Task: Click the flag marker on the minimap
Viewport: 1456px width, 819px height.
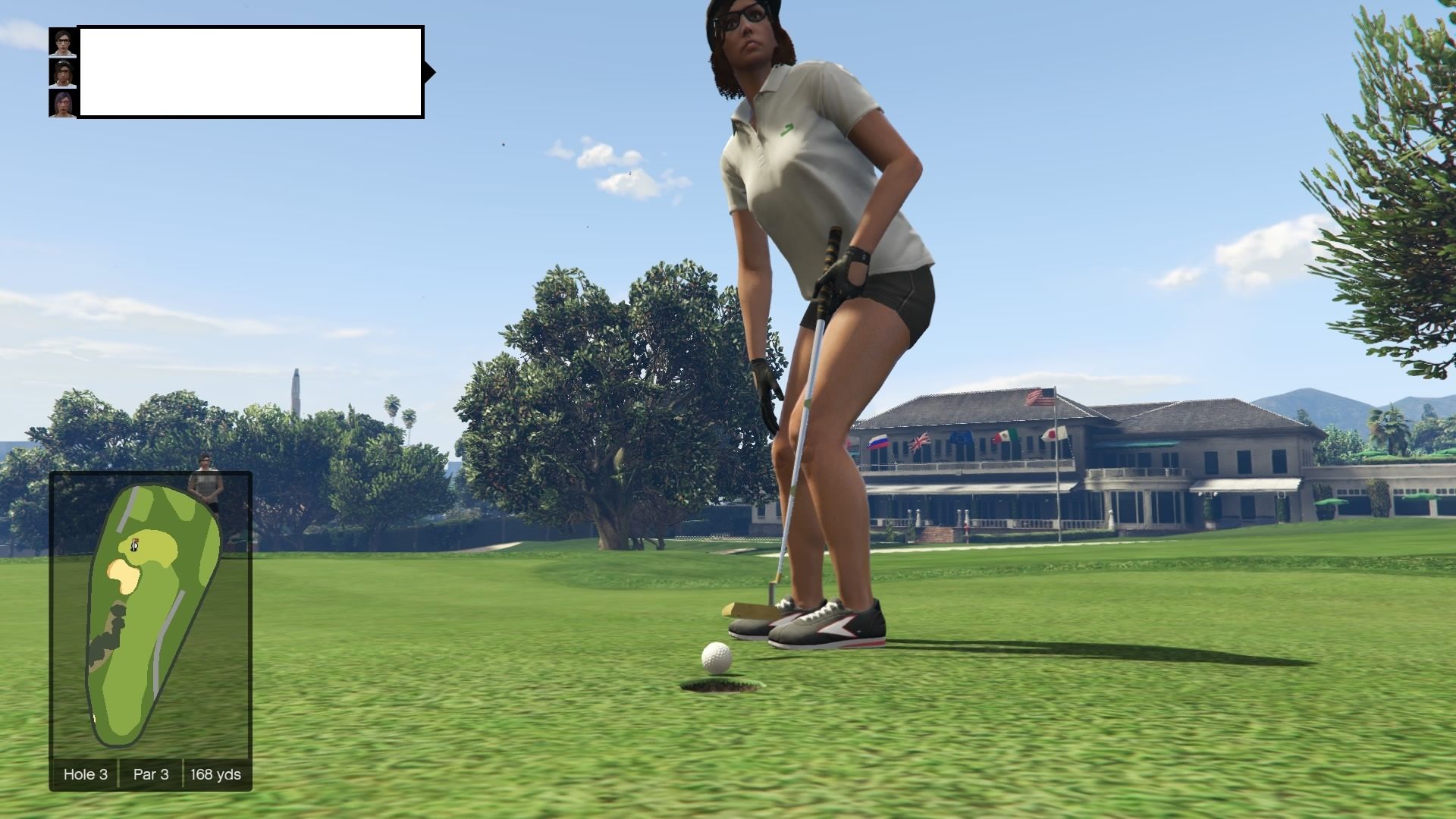Action: (x=136, y=541)
